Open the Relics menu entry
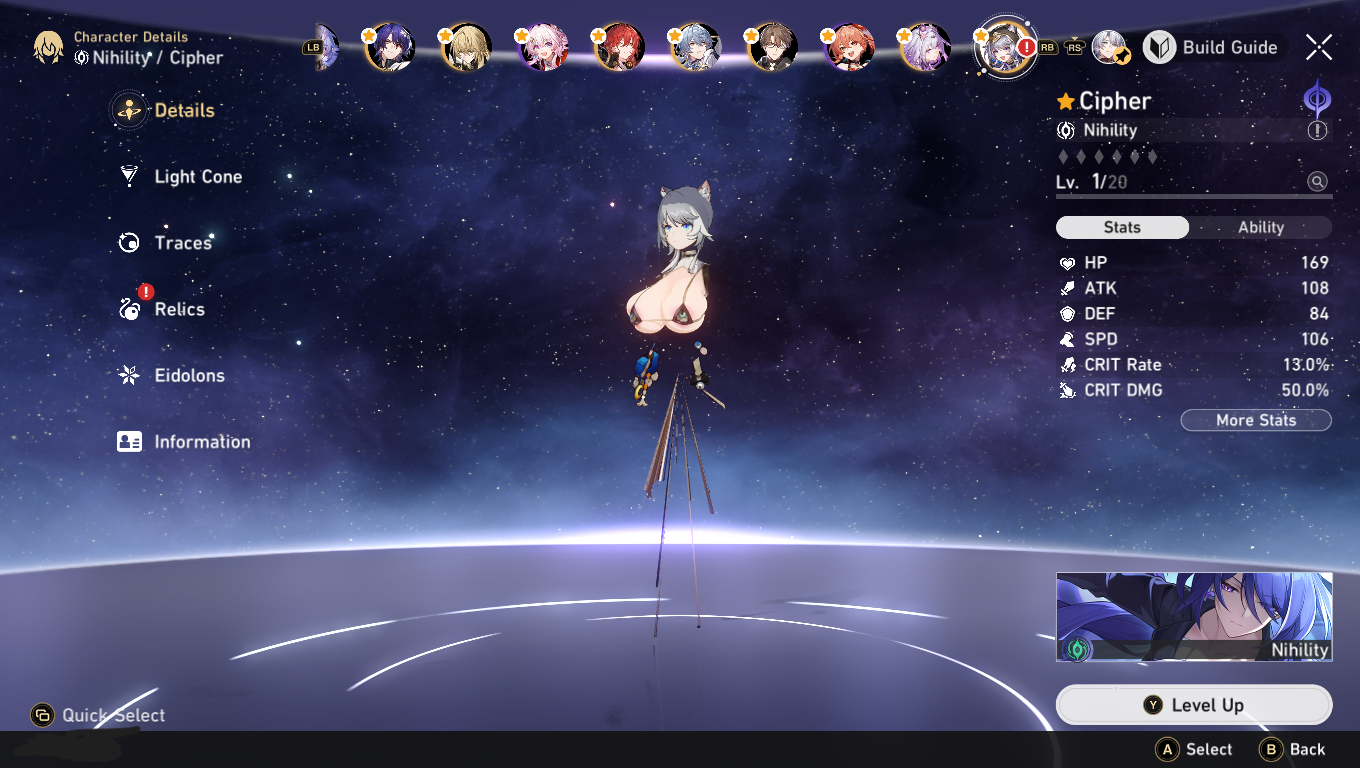 click(x=178, y=309)
